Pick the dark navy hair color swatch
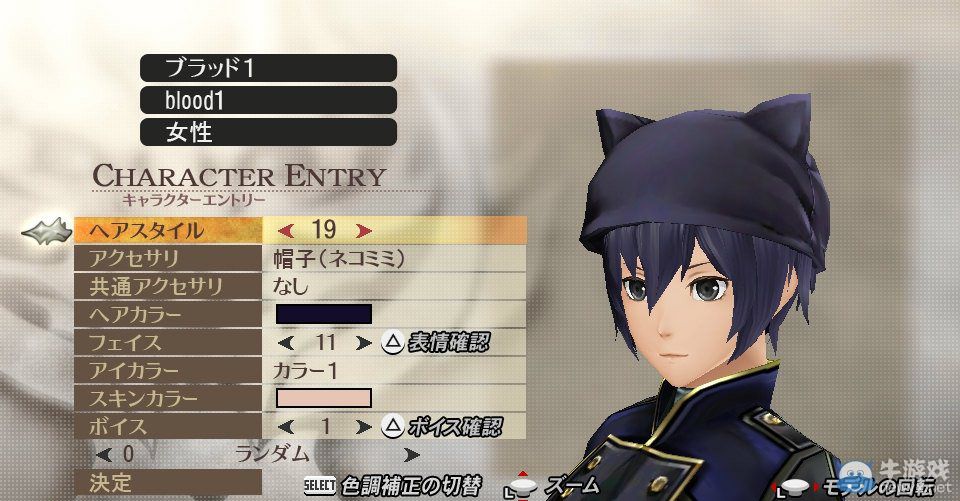This screenshot has width=960, height=501. click(x=323, y=314)
